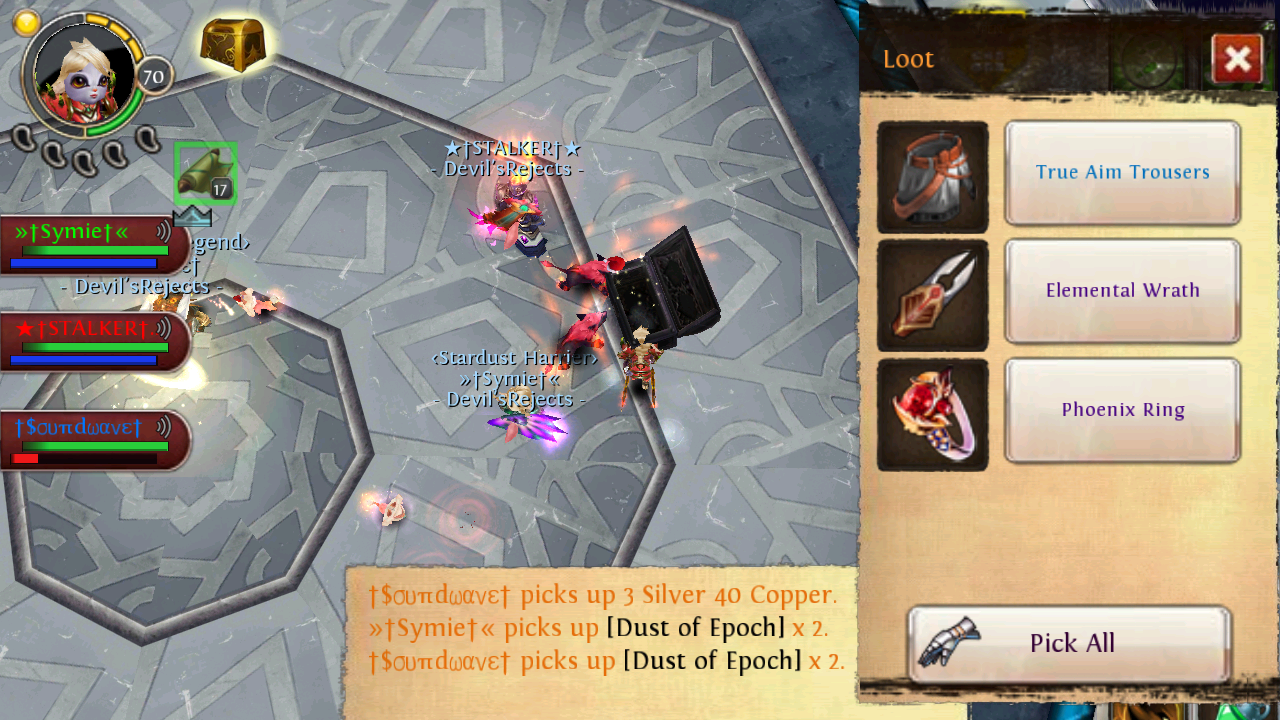Inspect the Elemental Wrath weapon icon
1280x720 pixels.
click(932, 296)
